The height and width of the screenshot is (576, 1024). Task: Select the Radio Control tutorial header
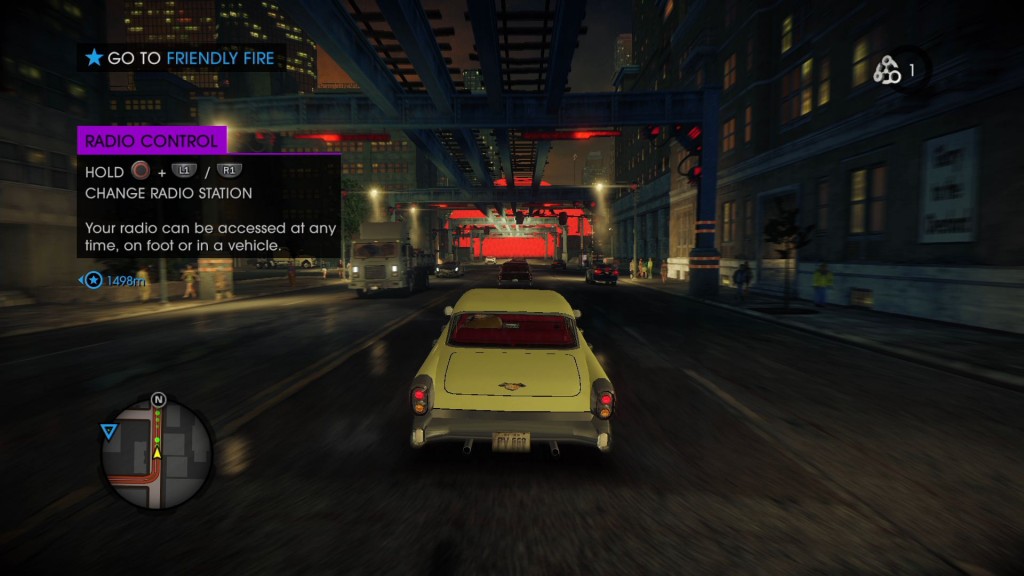(x=152, y=141)
